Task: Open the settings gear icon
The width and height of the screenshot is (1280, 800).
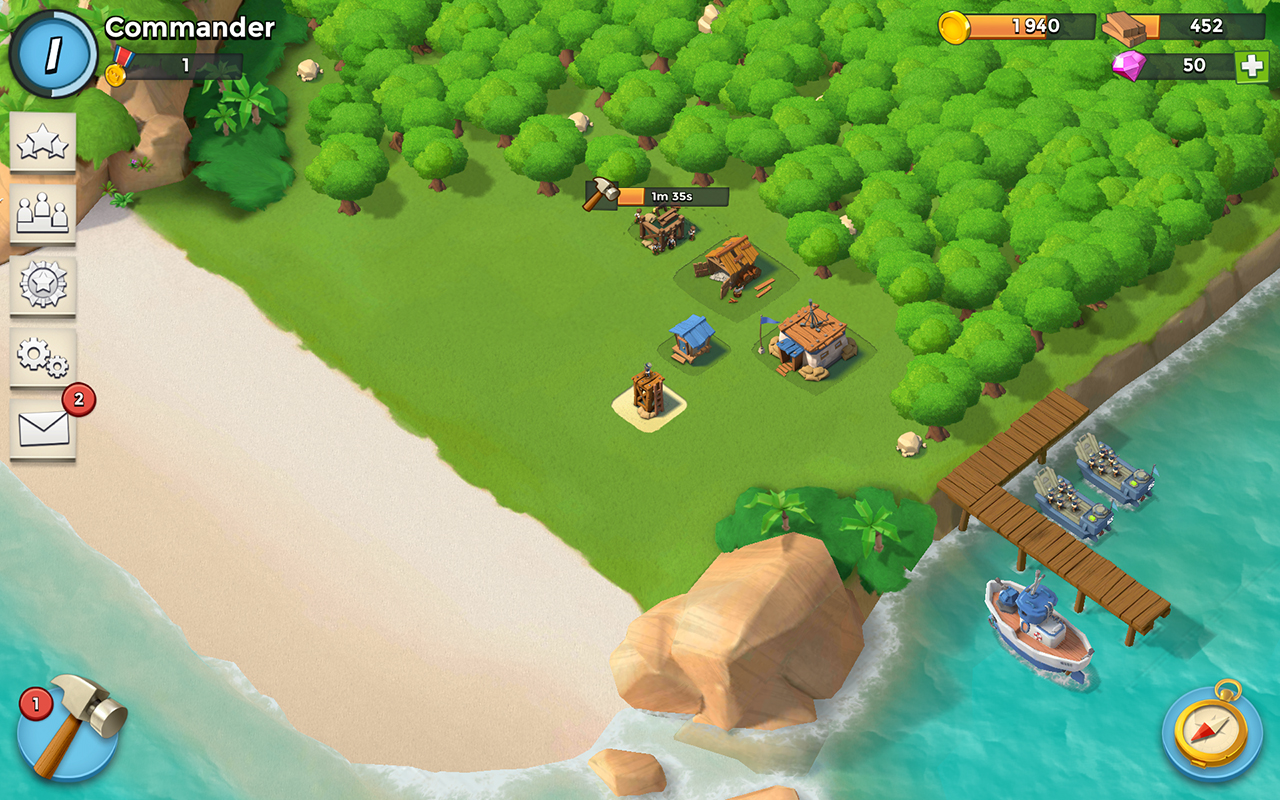Action: (x=42, y=355)
